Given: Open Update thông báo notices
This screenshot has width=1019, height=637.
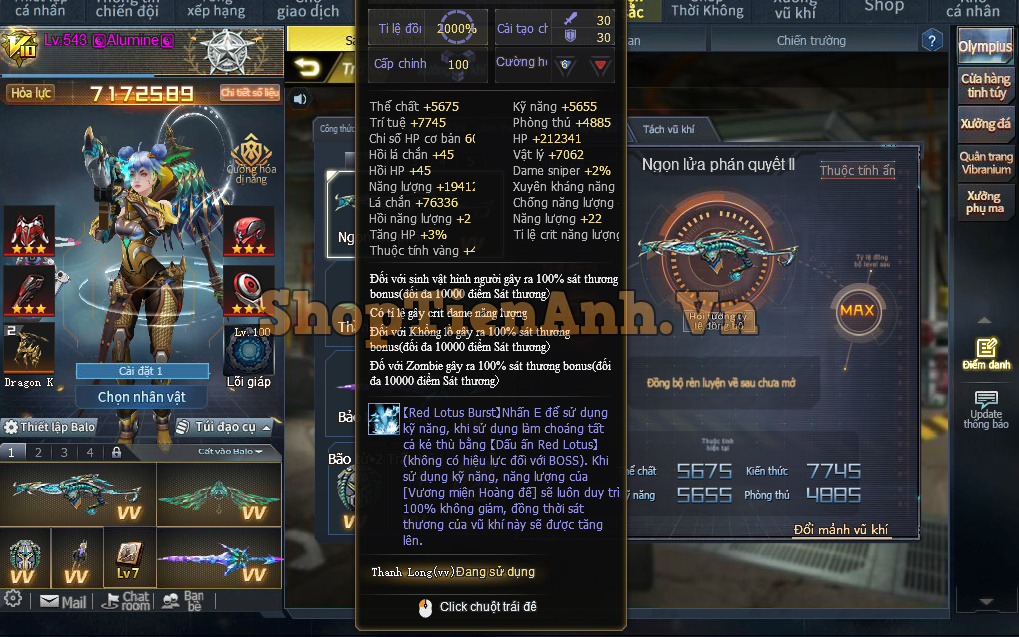Looking at the screenshot, I should 985,408.
